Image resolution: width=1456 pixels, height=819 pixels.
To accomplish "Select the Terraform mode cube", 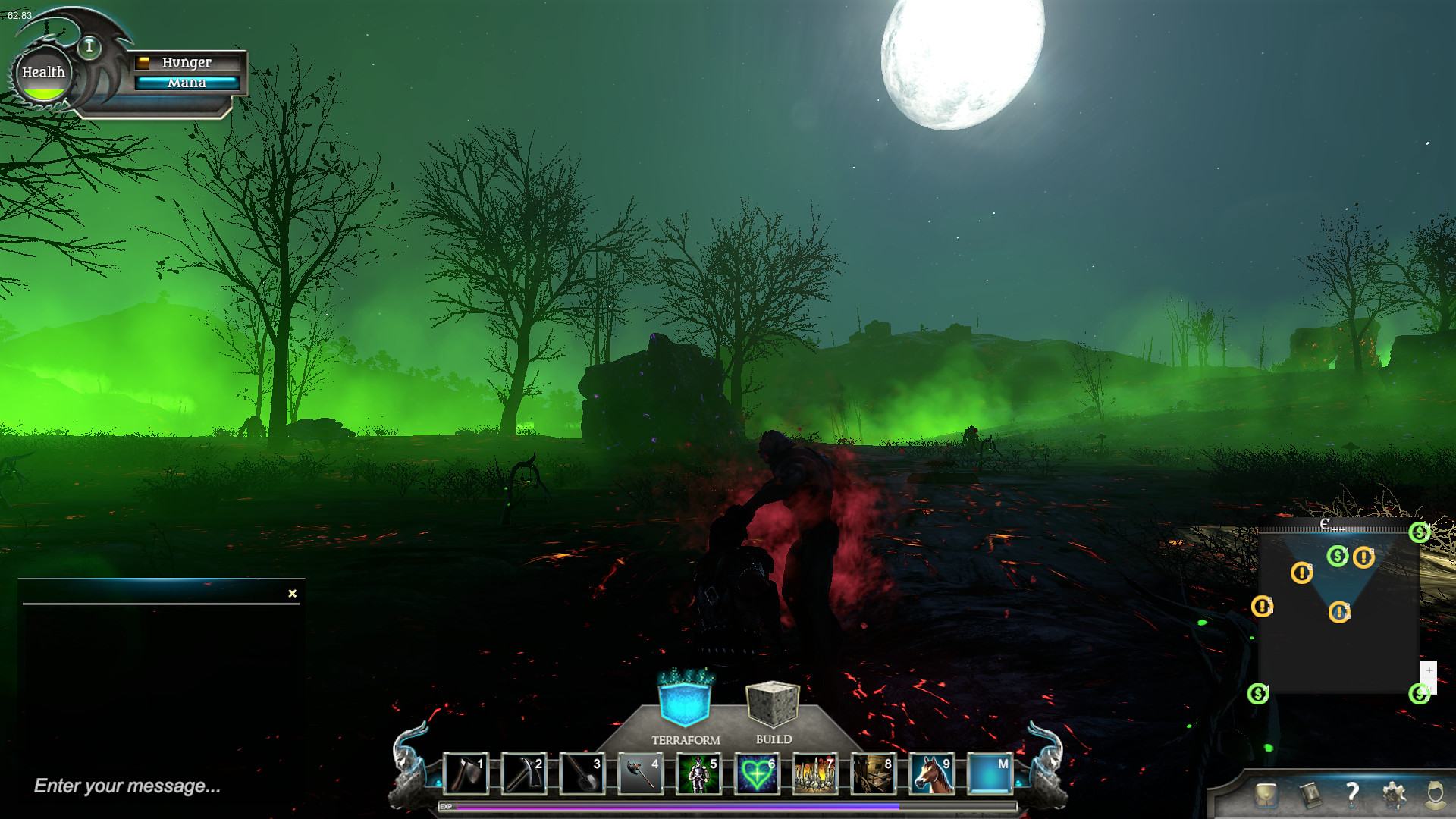I will click(x=686, y=701).
